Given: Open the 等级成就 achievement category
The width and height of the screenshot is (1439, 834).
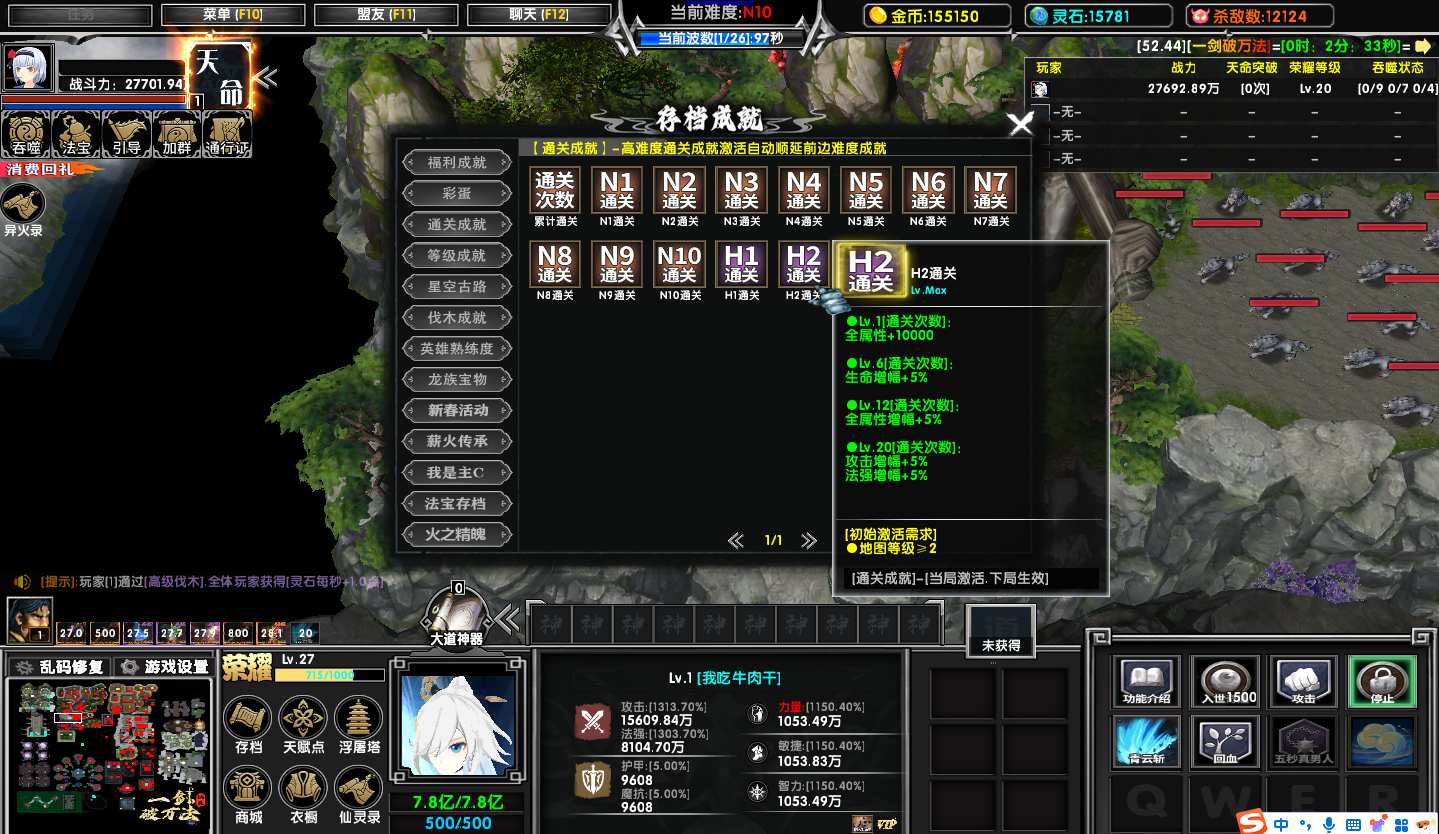Looking at the screenshot, I should tap(457, 256).
